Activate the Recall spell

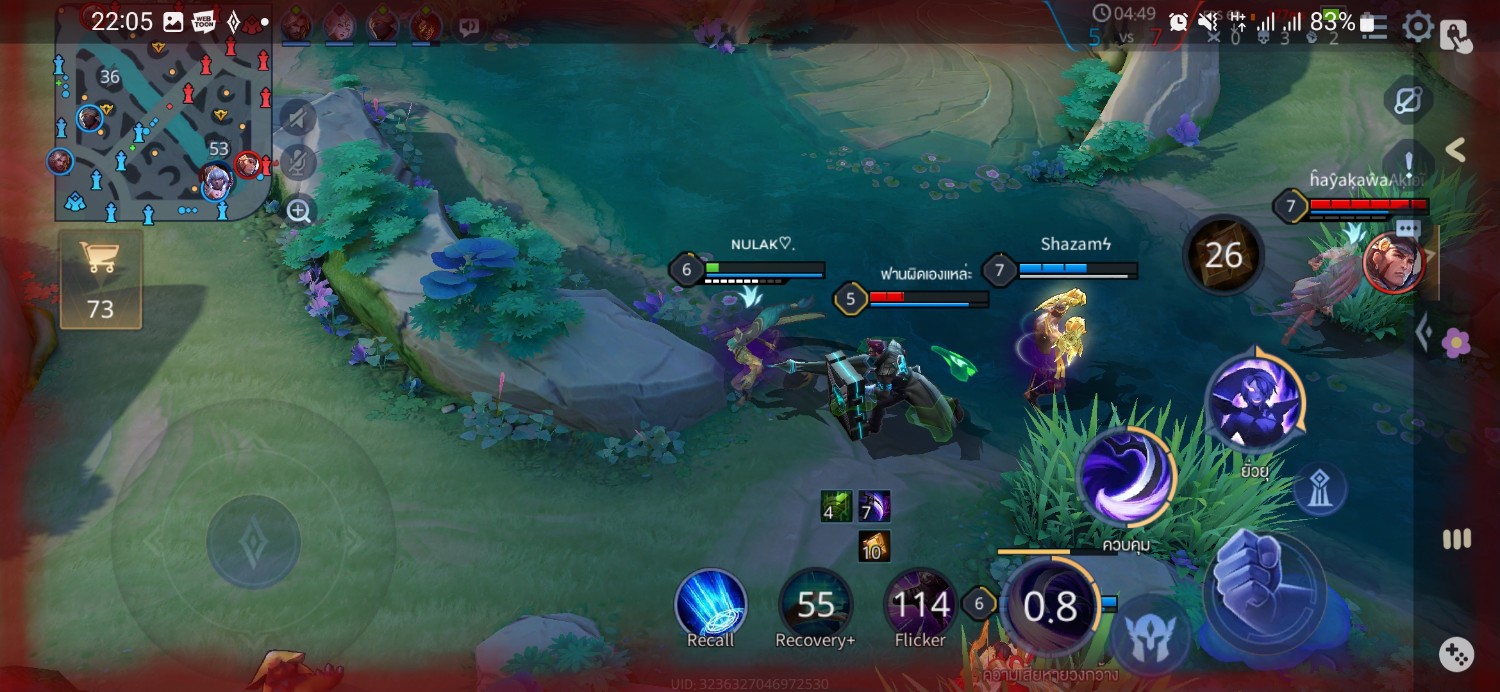point(711,603)
